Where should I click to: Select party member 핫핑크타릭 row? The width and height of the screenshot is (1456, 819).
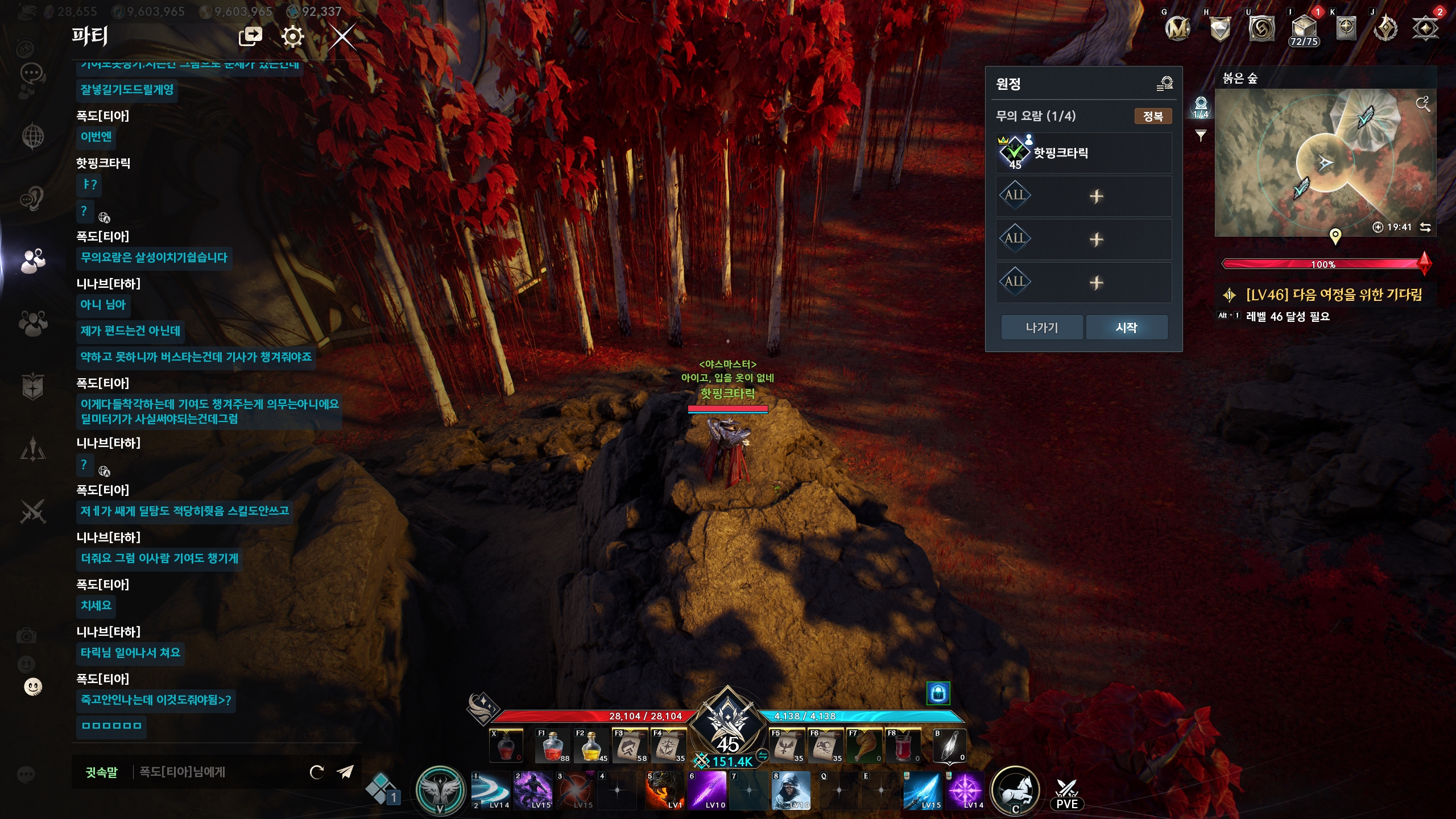point(1083,153)
